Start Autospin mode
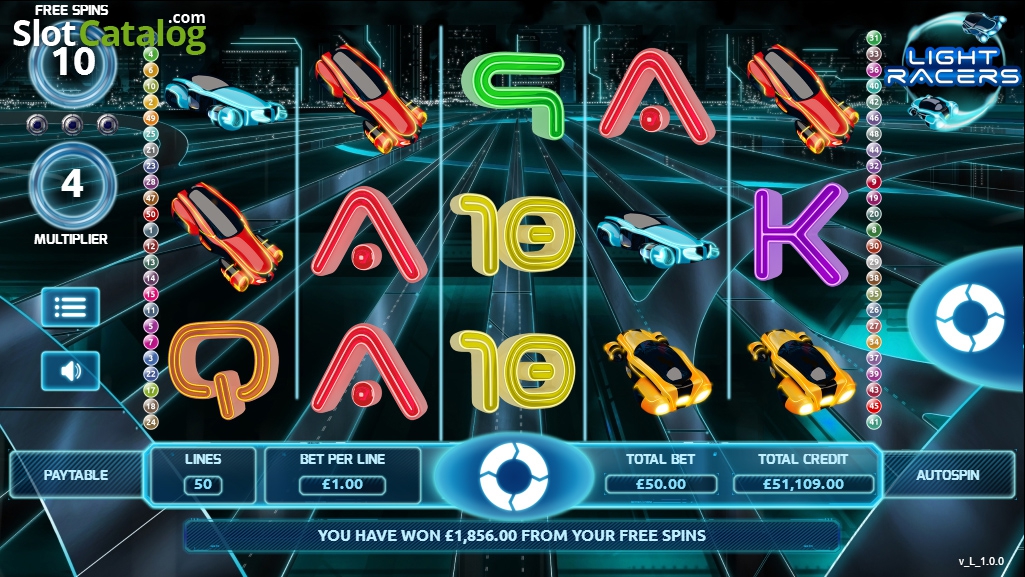 tap(947, 475)
